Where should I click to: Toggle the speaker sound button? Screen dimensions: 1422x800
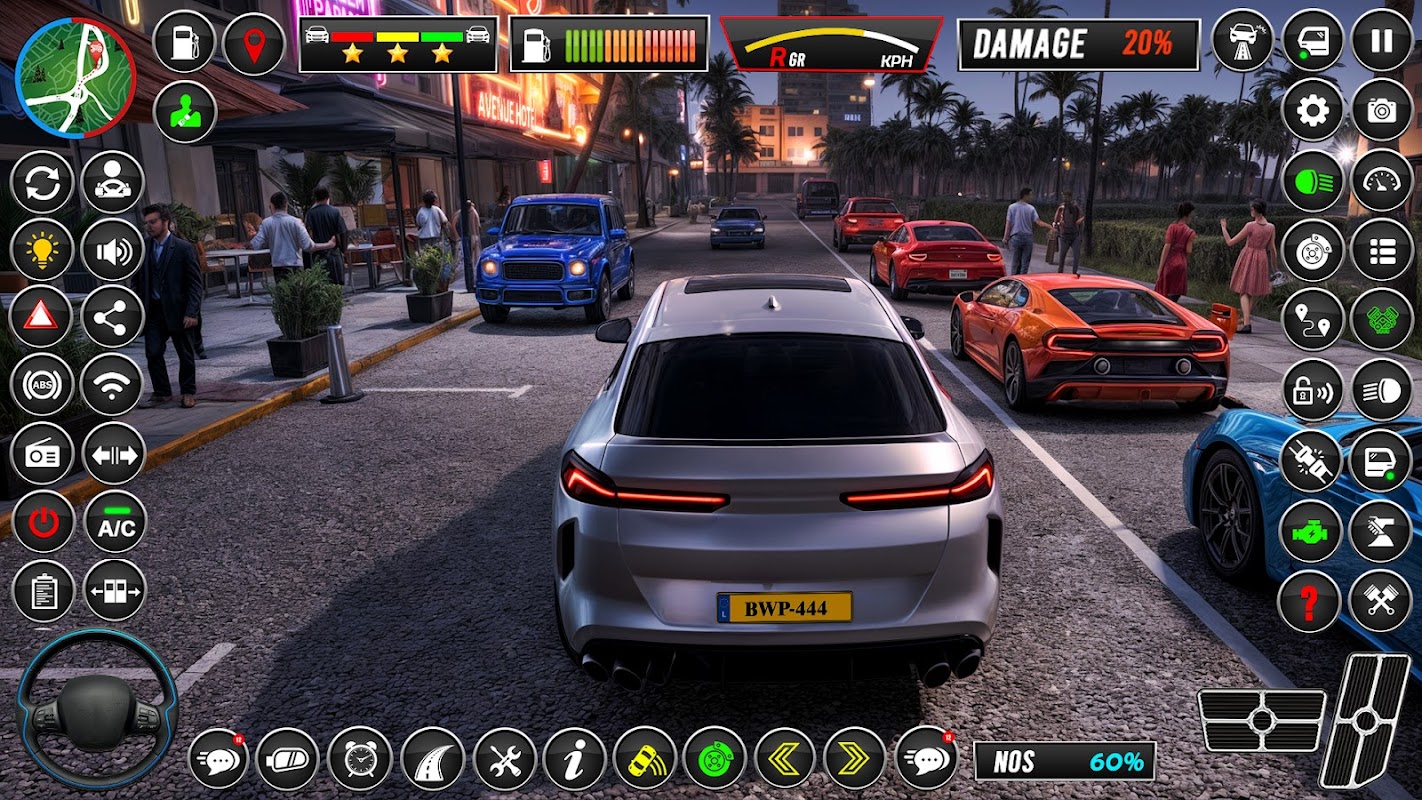113,250
